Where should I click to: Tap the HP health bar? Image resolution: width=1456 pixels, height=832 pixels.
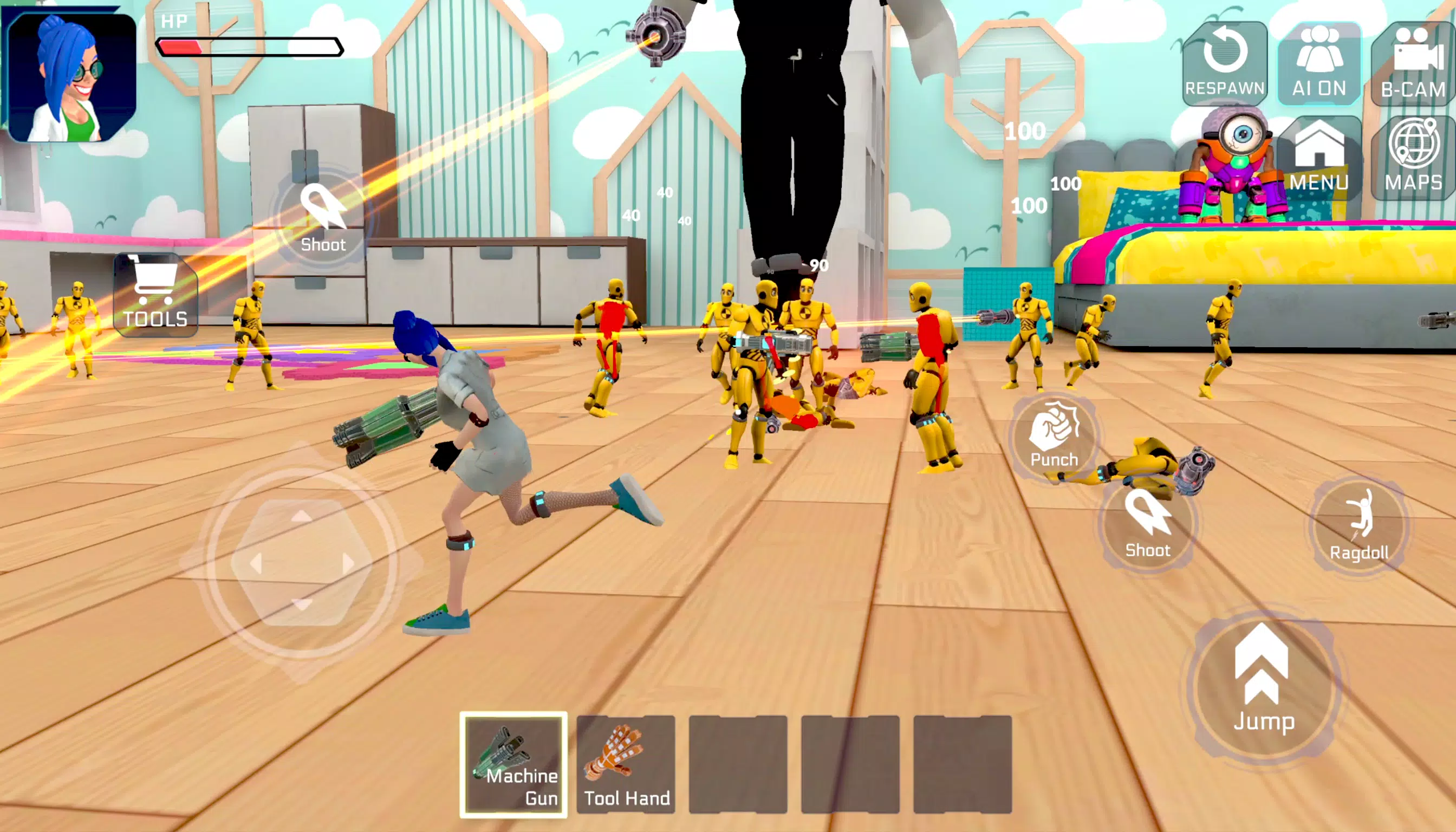point(249,48)
